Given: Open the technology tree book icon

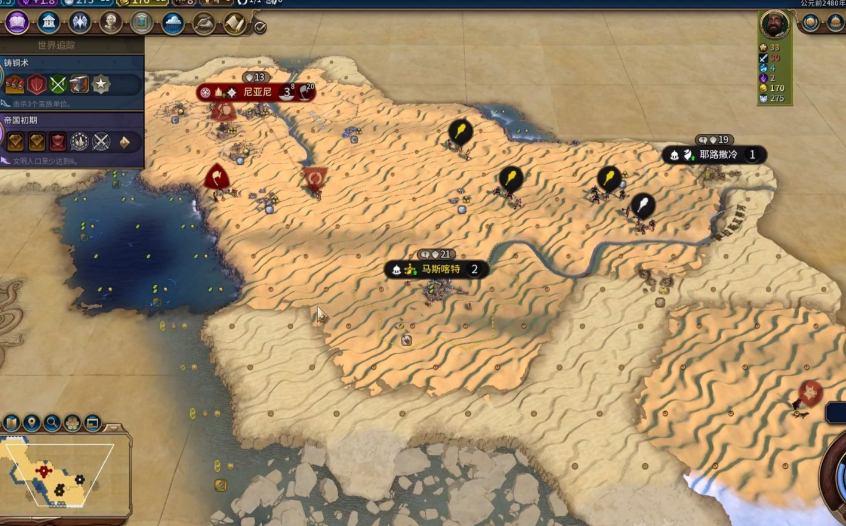Looking at the screenshot, I should point(17,21).
